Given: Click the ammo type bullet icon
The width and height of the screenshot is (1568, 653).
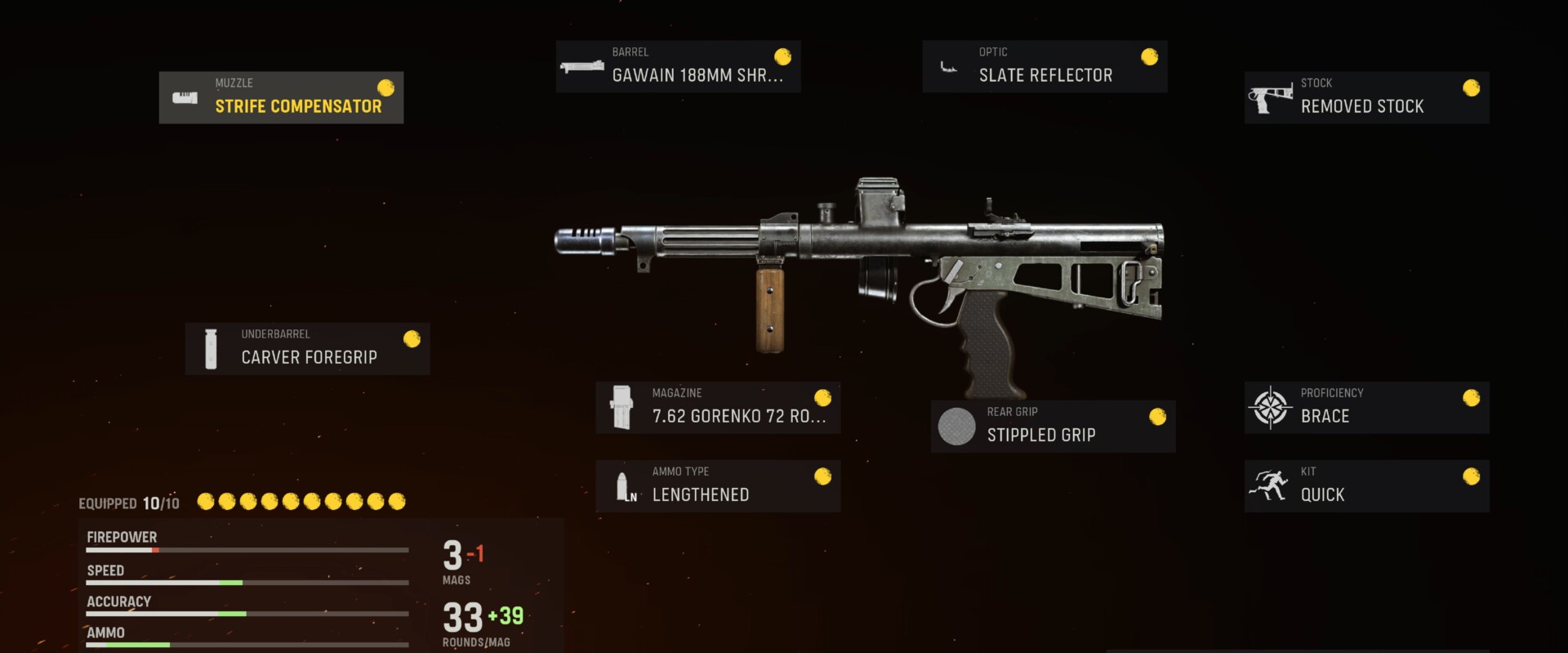Looking at the screenshot, I should [626, 485].
